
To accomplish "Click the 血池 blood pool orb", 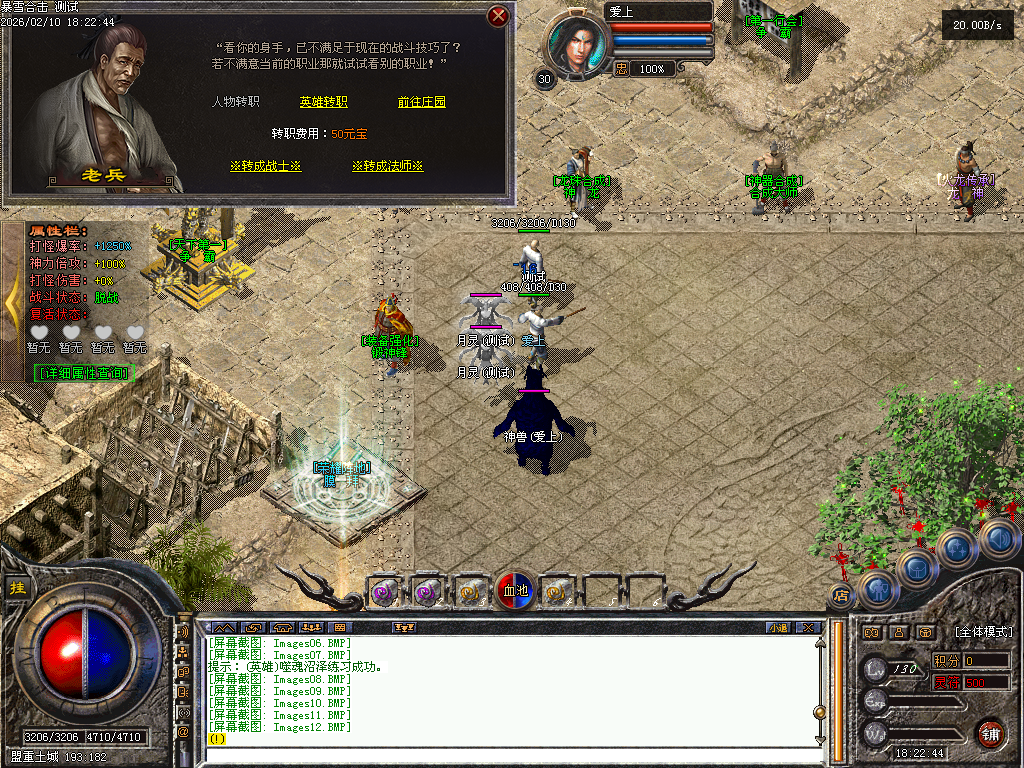I will (x=515, y=591).
